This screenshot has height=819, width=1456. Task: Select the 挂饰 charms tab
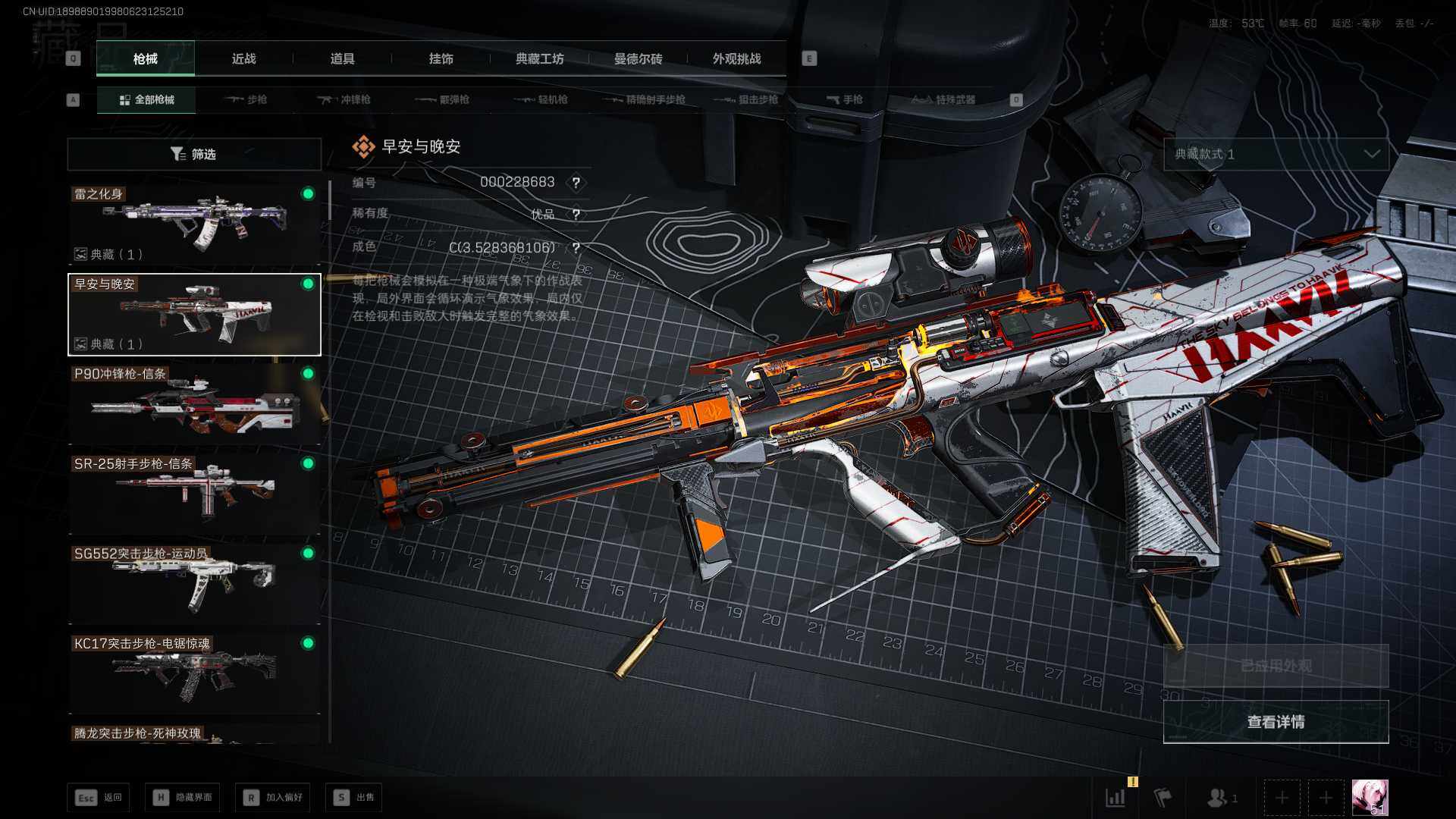pyautogui.click(x=441, y=59)
